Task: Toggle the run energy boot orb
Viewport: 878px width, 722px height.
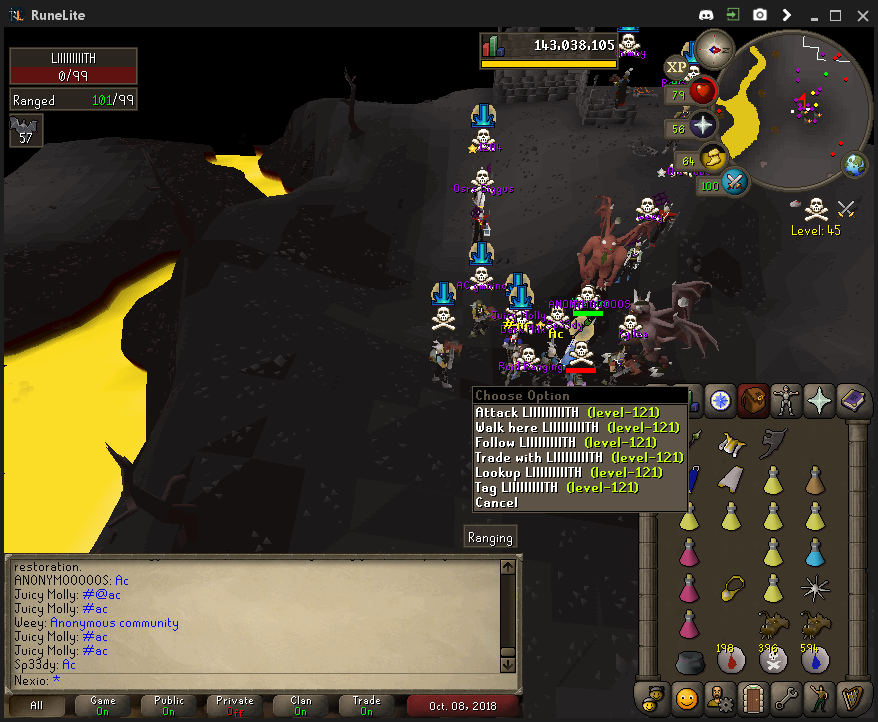Action: pyautogui.click(x=713, y=158)
